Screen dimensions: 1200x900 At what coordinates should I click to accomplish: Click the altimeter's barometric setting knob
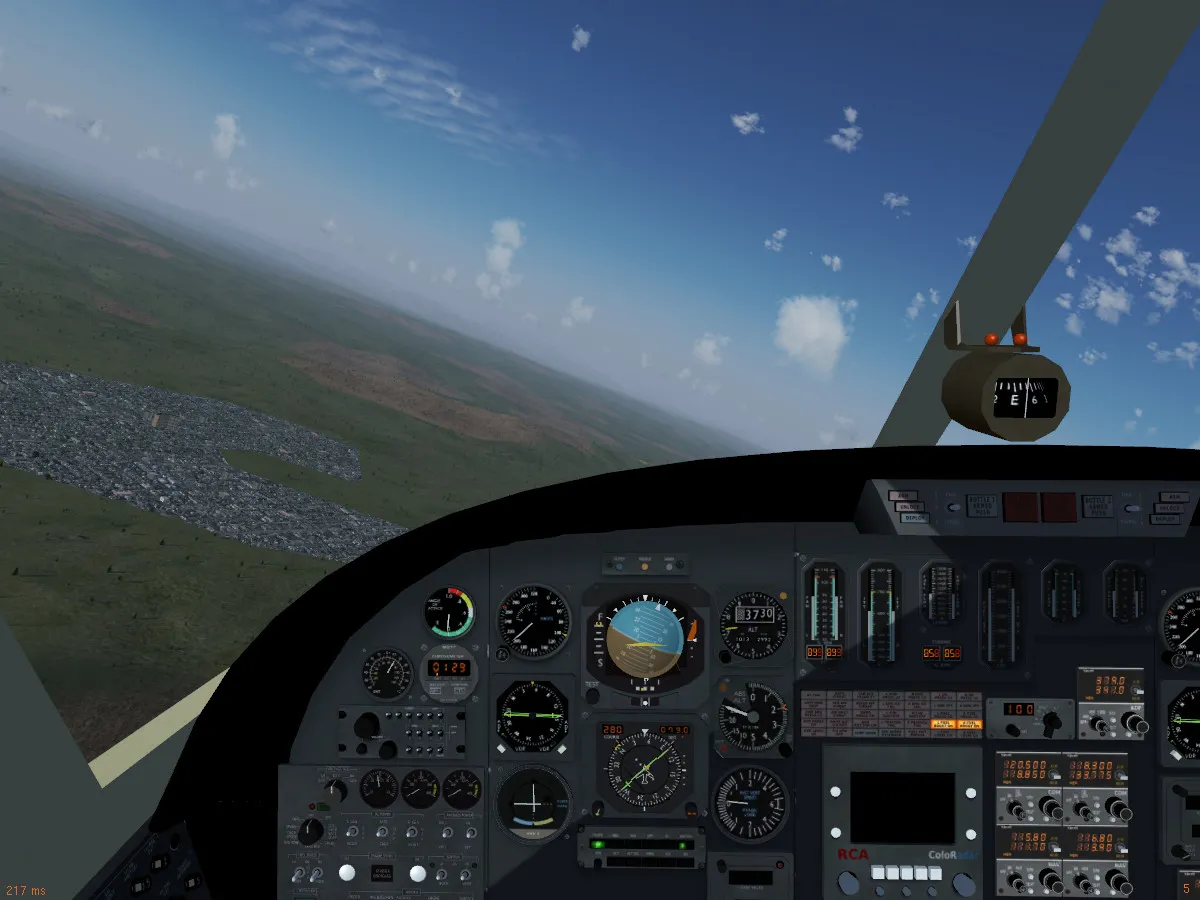pyautogui.click(x=726, y=655)
